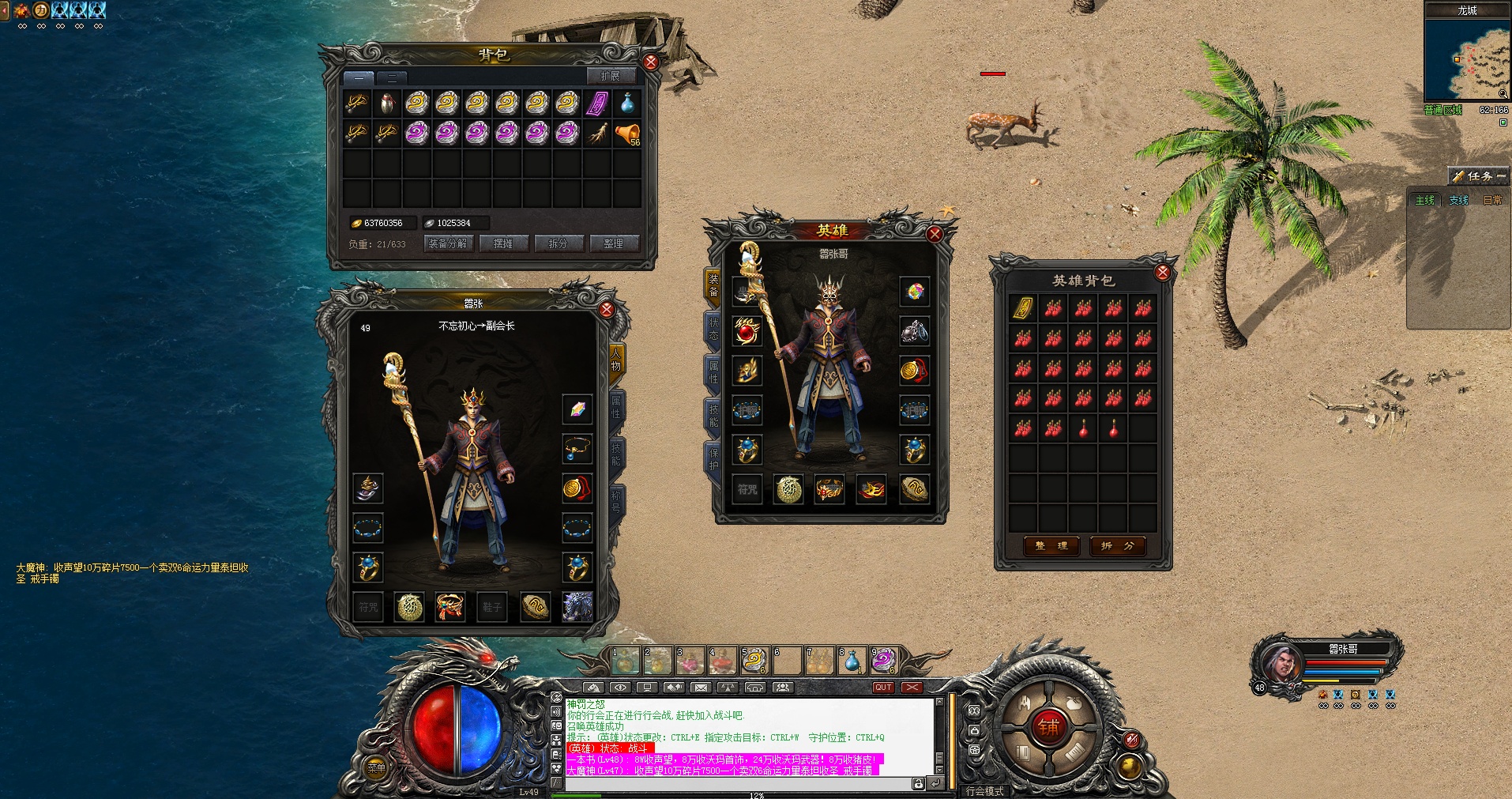Close the 嚣张 character equipment window
Image resolution: width=1512 pixels, height=799 pixels.
(607, 309)
